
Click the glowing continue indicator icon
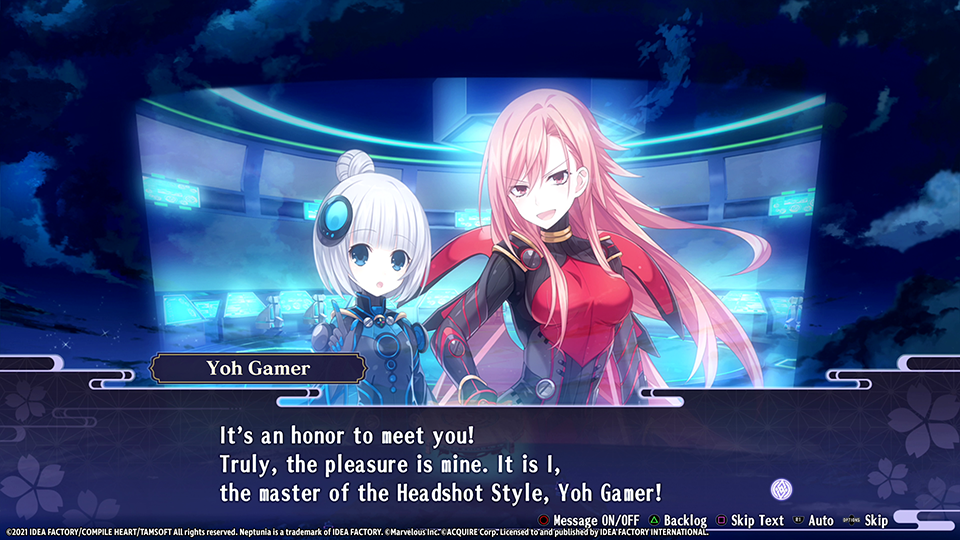pyautogui.click(x=780, y=490)
